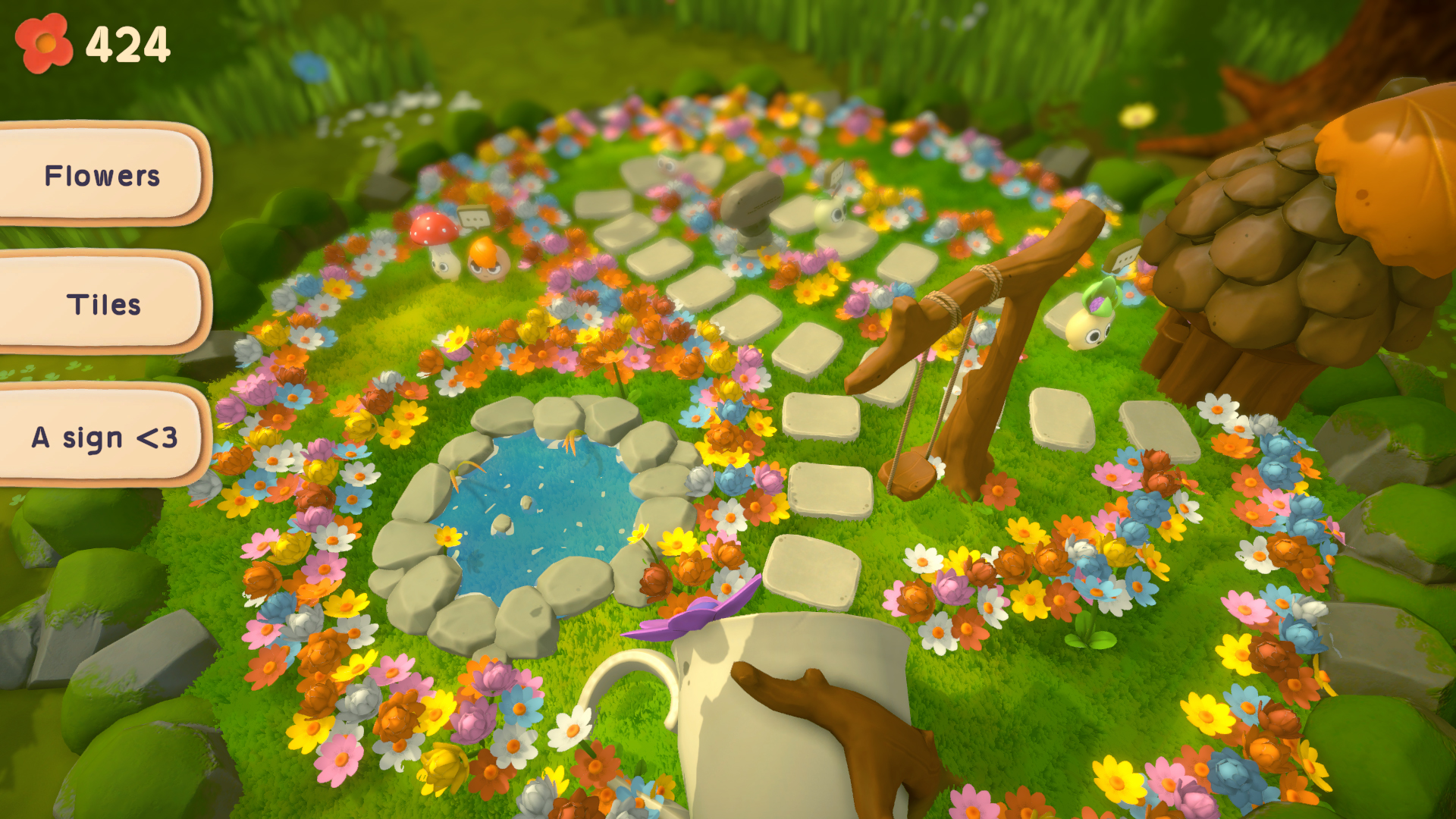Open the Flowers menu panel
Screen dimensions: 1456x819
tap(102, 176)
